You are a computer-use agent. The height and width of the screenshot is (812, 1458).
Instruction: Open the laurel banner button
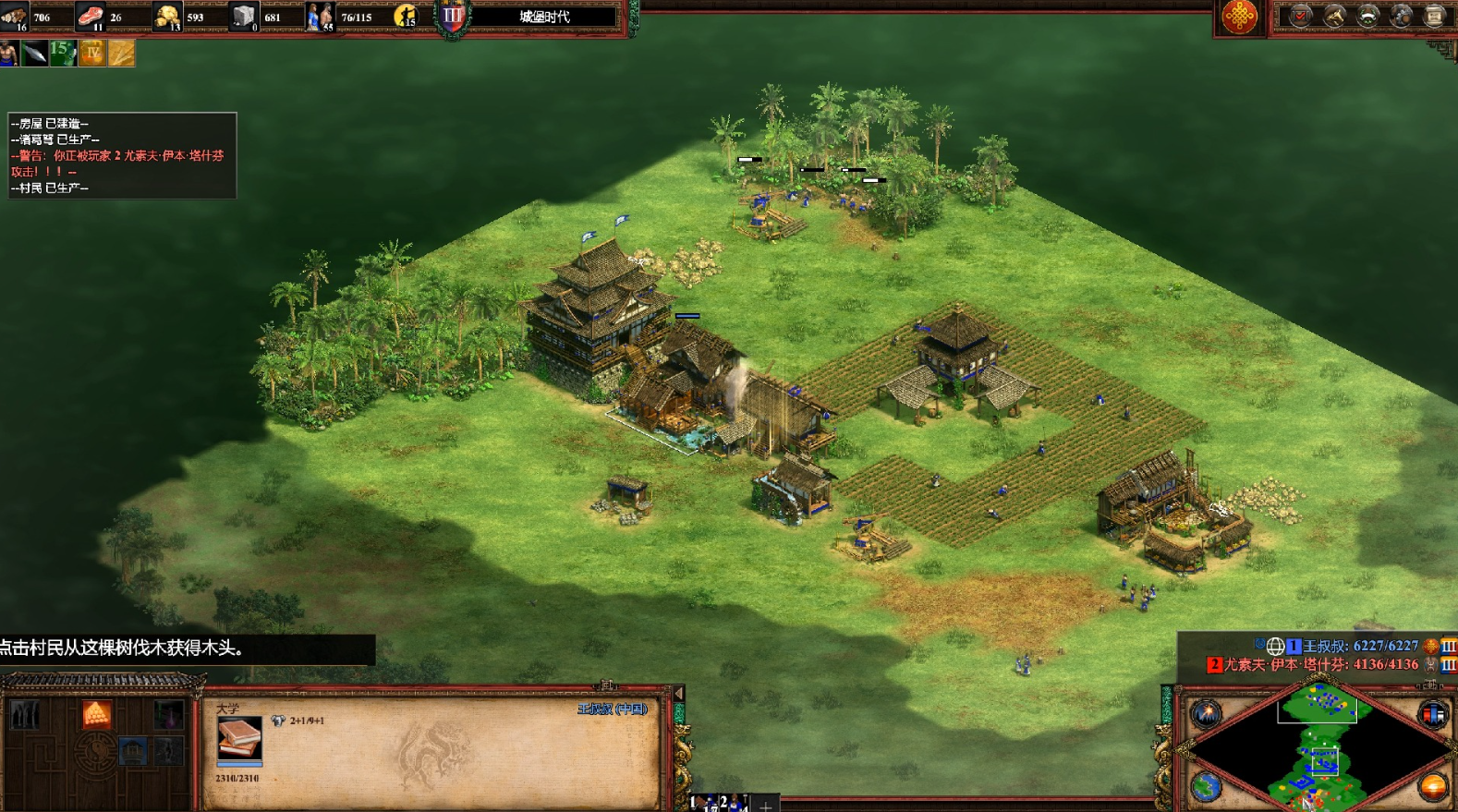(x=1367, y=16)
